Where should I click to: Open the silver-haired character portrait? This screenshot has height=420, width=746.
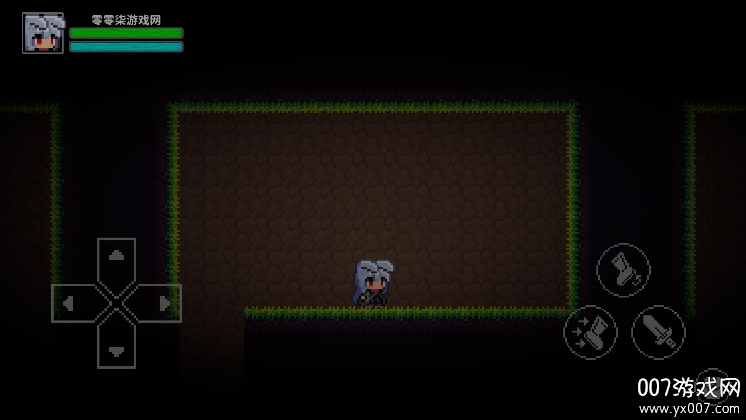click(x=43, y=33)
